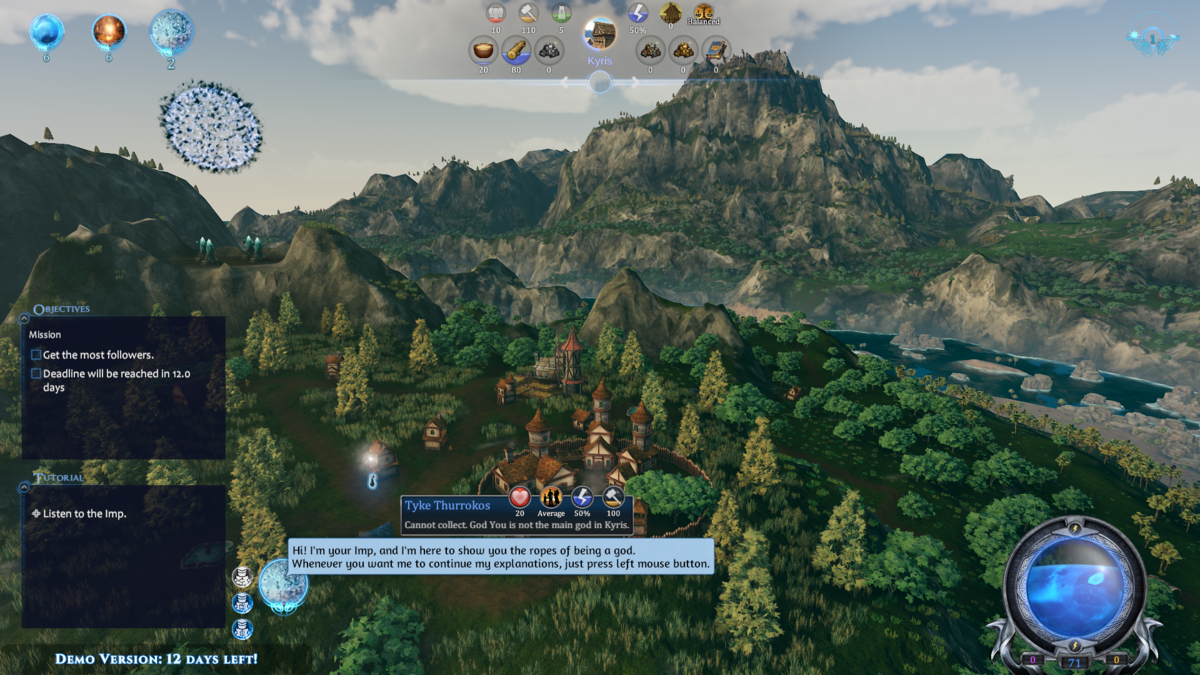Click the blue spellbook resource icon

pos(715,50)
